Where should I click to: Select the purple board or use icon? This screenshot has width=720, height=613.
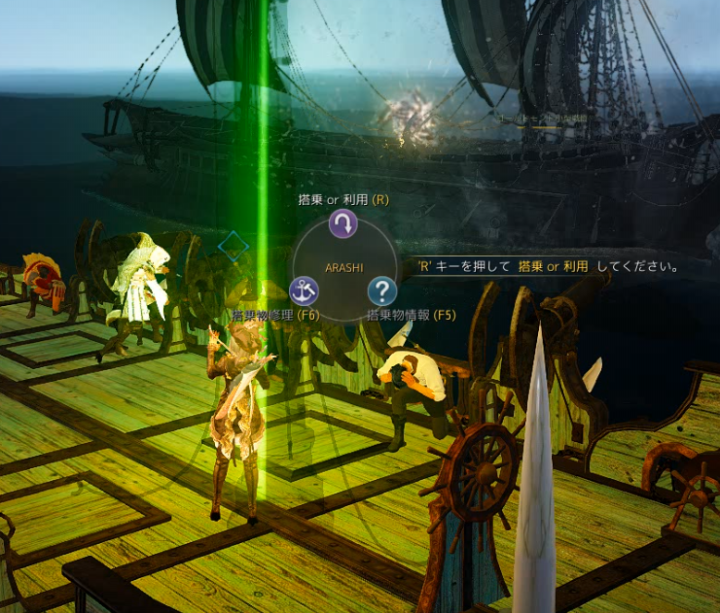(343, 223)
